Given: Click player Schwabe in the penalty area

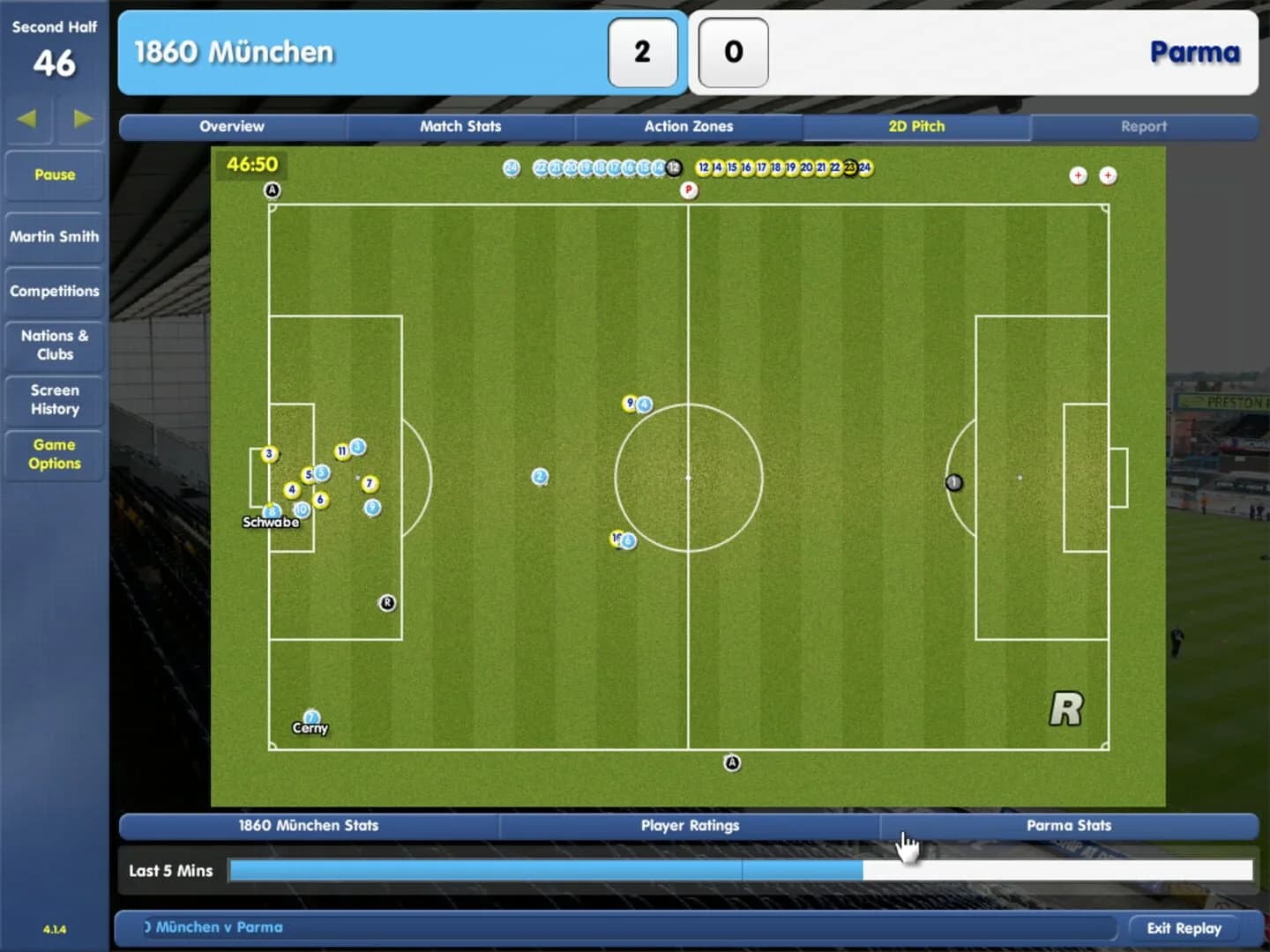Looking at the screenshot, I should tap(271, 511).
